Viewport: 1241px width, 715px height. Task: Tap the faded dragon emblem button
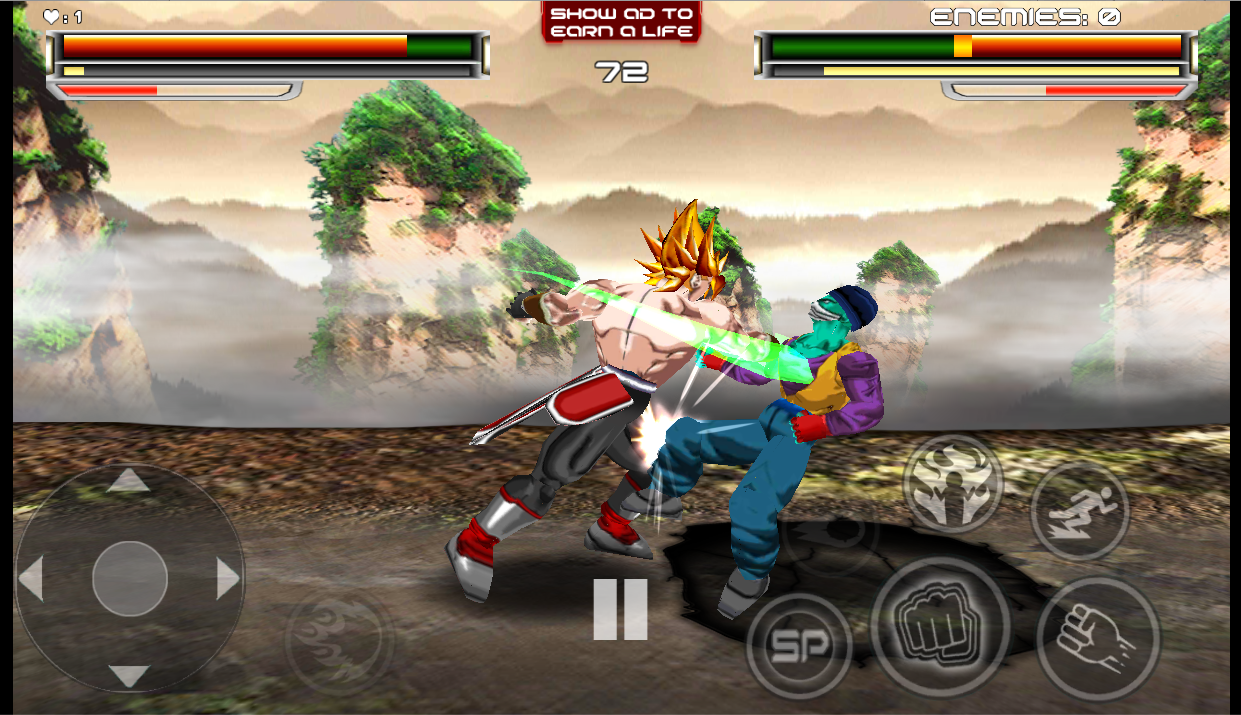[x=338, y=637]
